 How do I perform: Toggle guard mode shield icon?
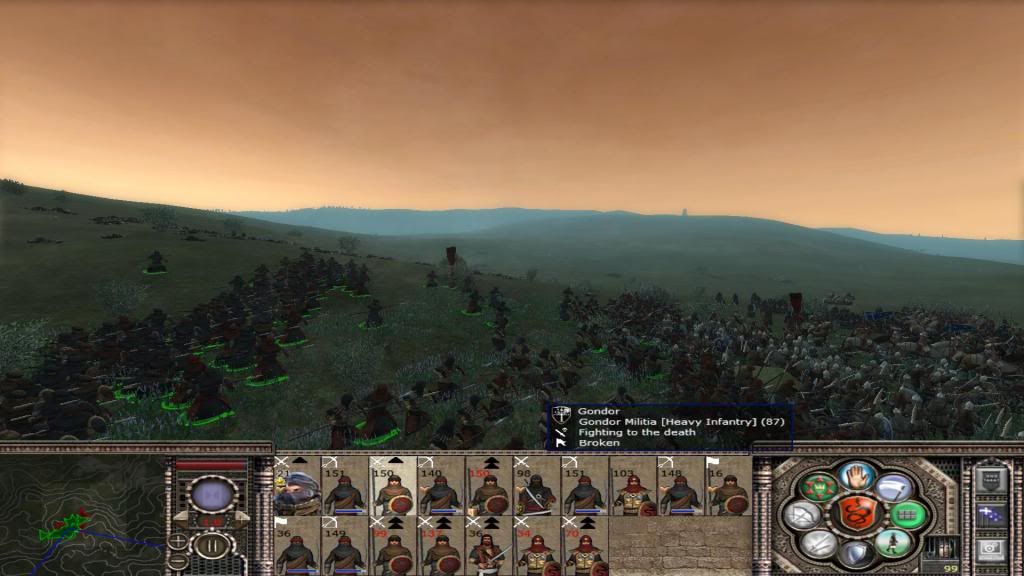point(857,552)
